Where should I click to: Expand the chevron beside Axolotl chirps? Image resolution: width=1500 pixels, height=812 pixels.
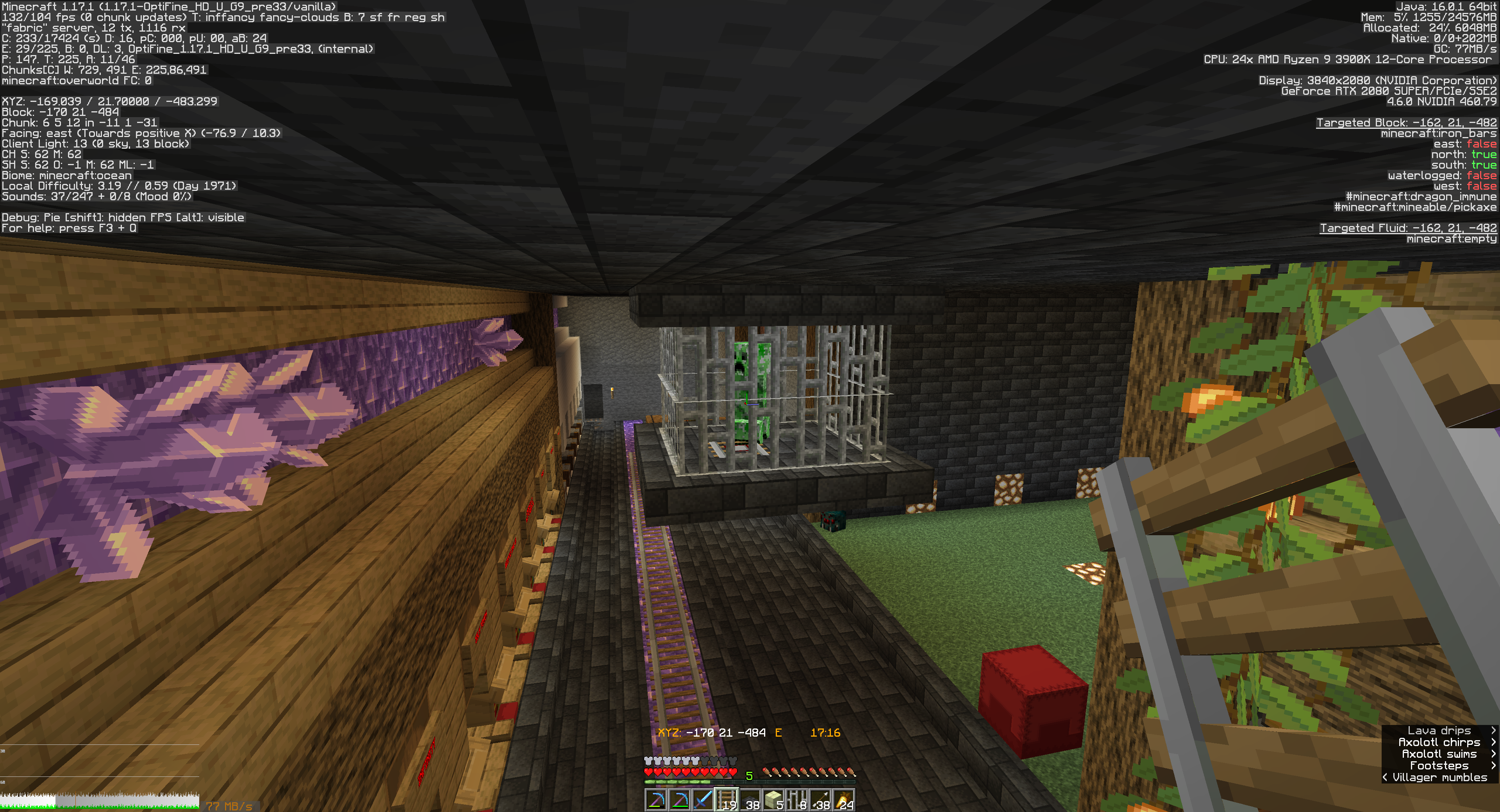tap(1493, 743)
